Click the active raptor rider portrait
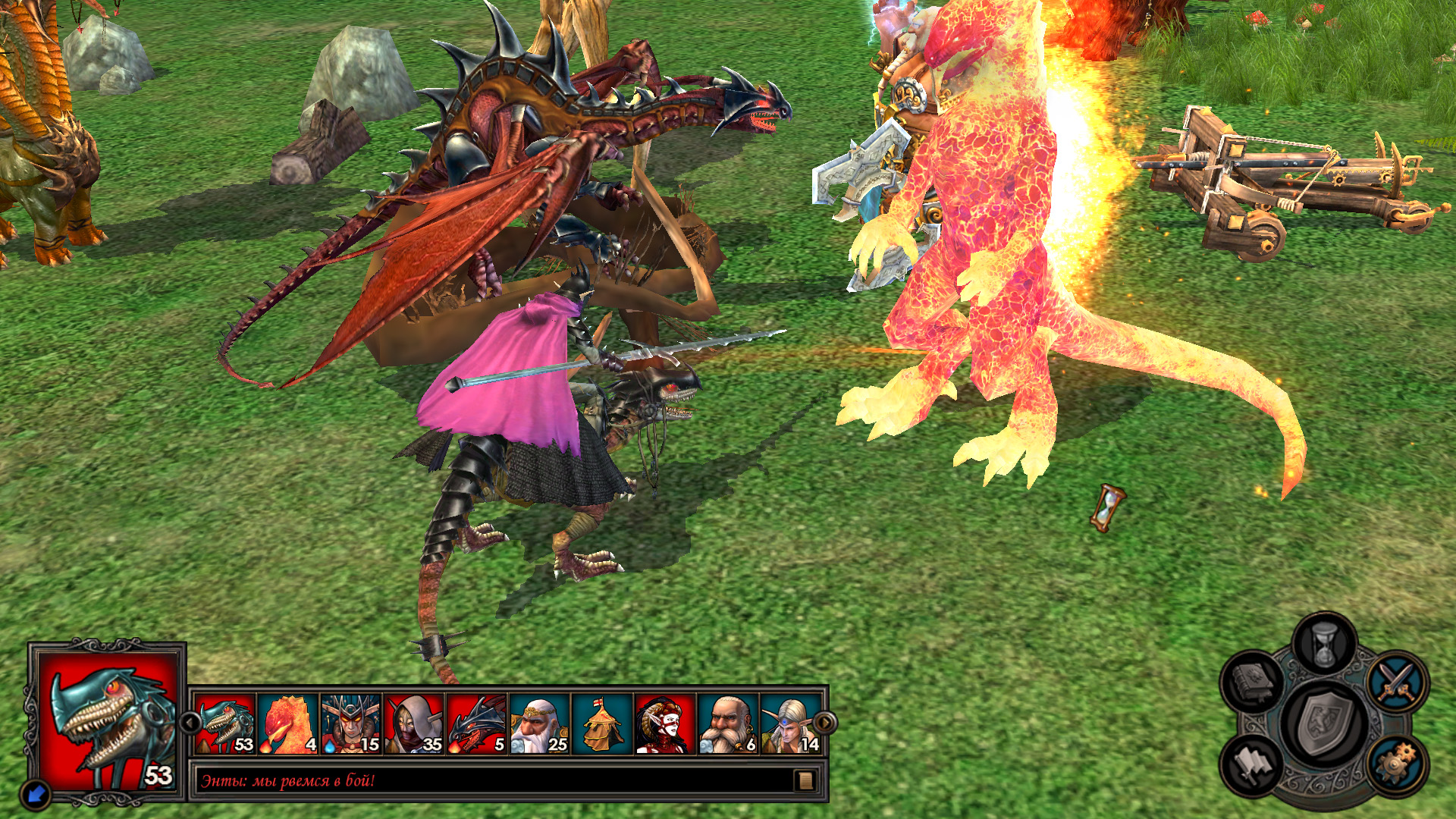Viewport: 1456px width, 819px height. [108, 720]
